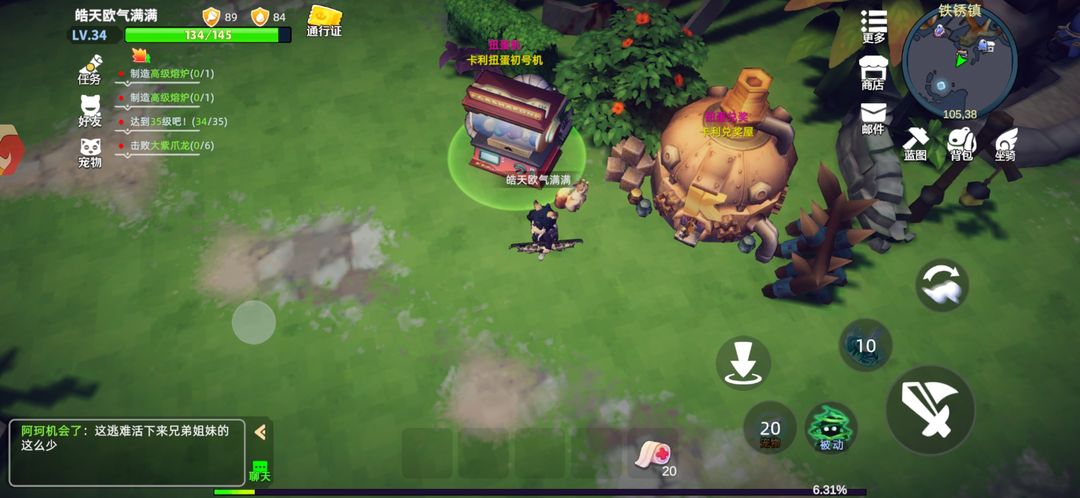Screen dimensions: 1080x498
Task: Open the 聊天 chat button
Action: coord(259,469)
